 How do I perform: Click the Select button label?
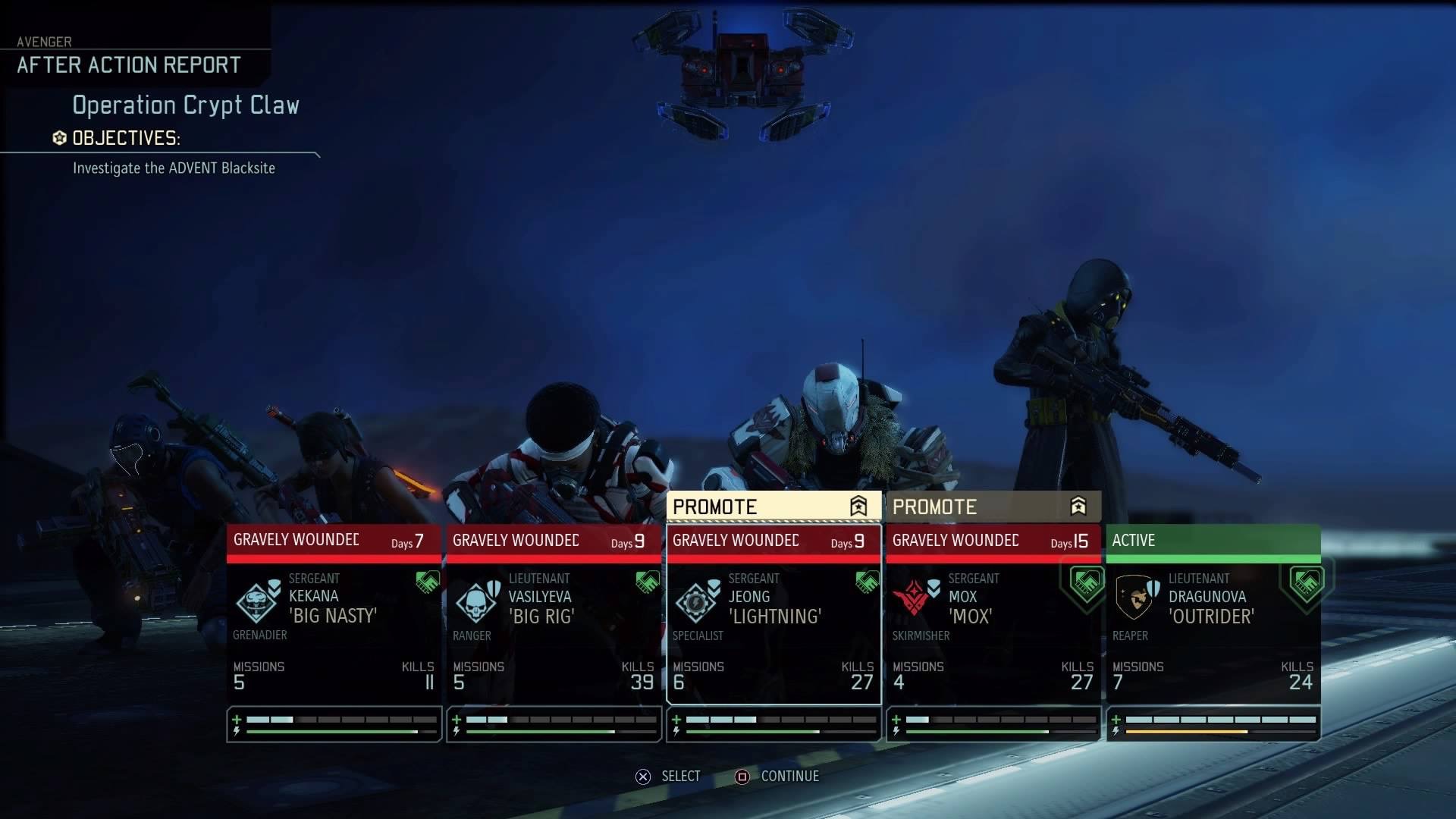click(x=680, y=776)
